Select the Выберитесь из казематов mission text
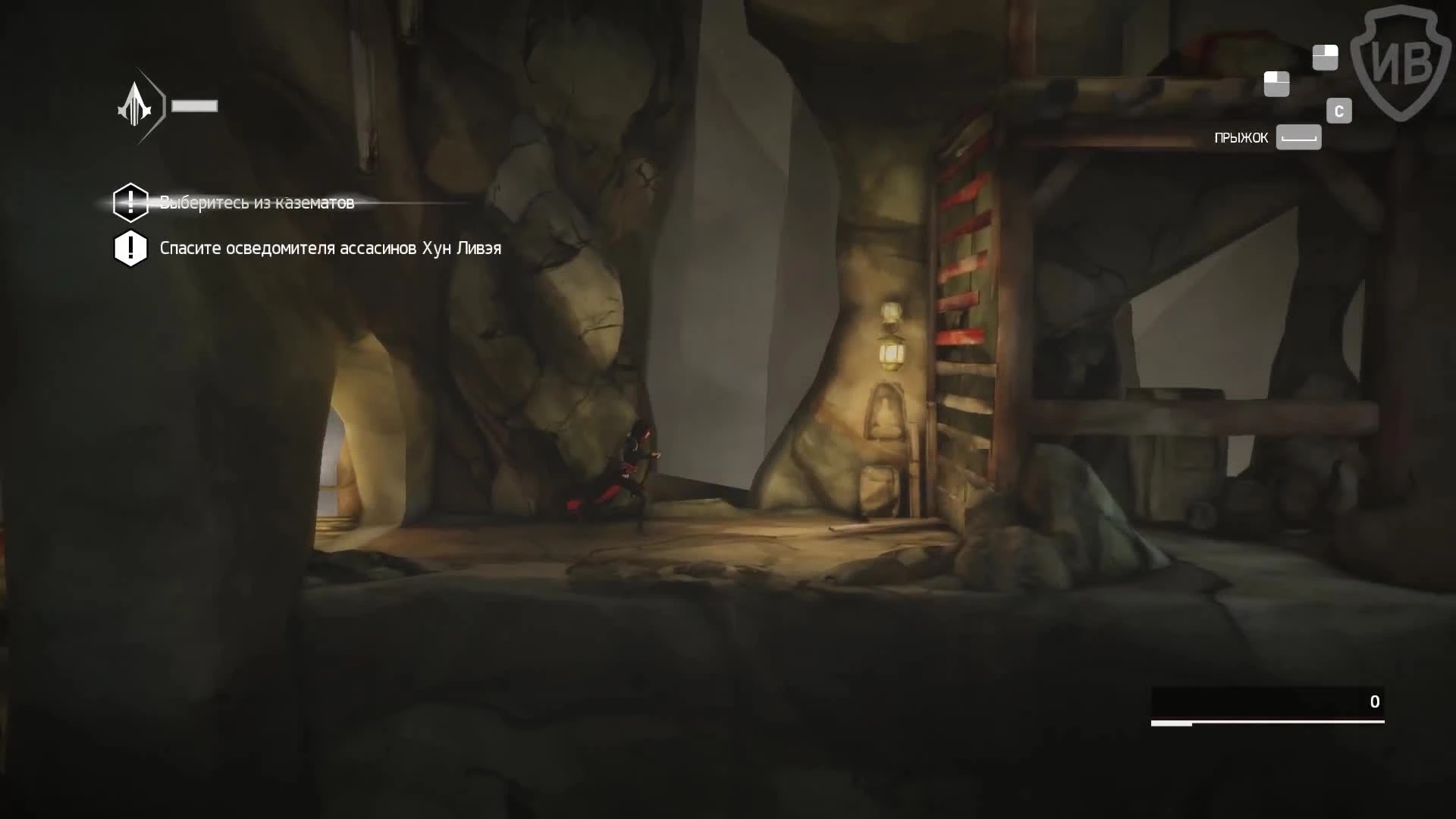 click(256, 202)
